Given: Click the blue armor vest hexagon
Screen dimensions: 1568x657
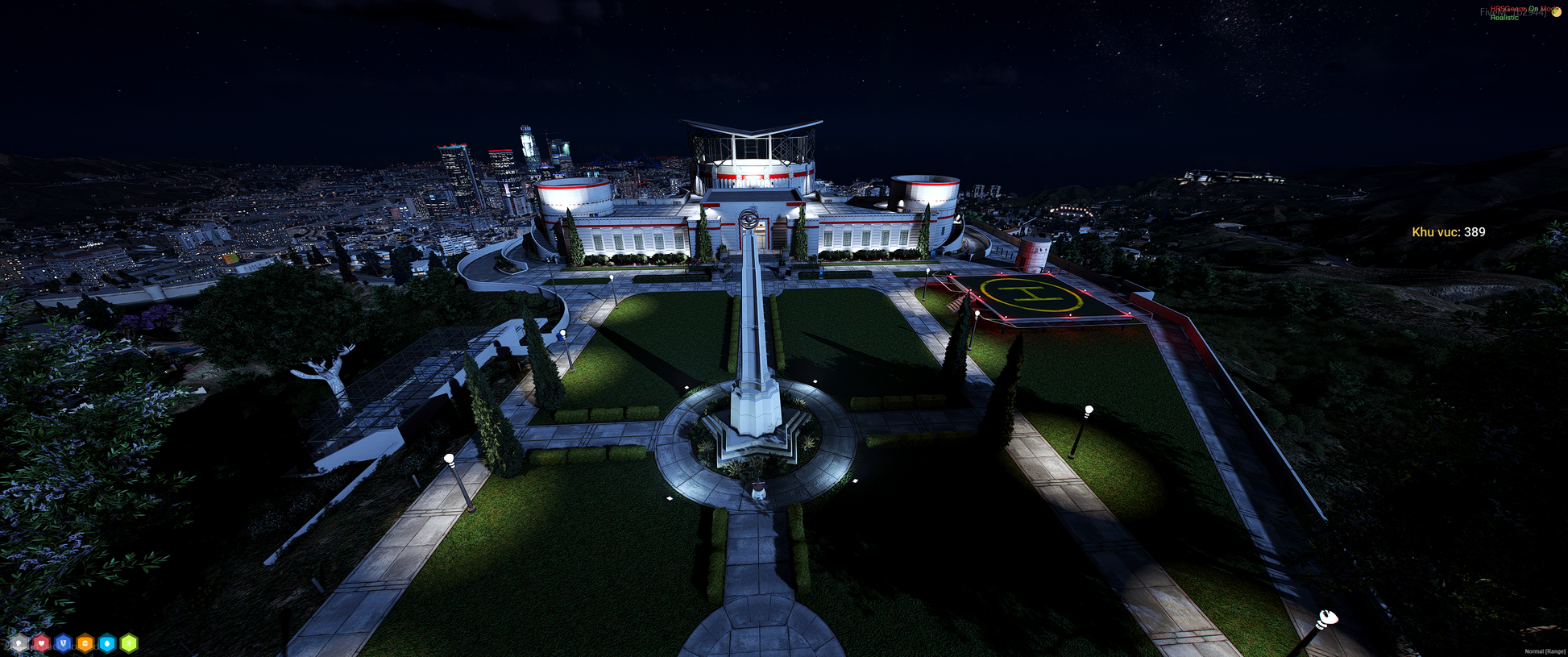Looking at the screenshot, I should (63, 643).
